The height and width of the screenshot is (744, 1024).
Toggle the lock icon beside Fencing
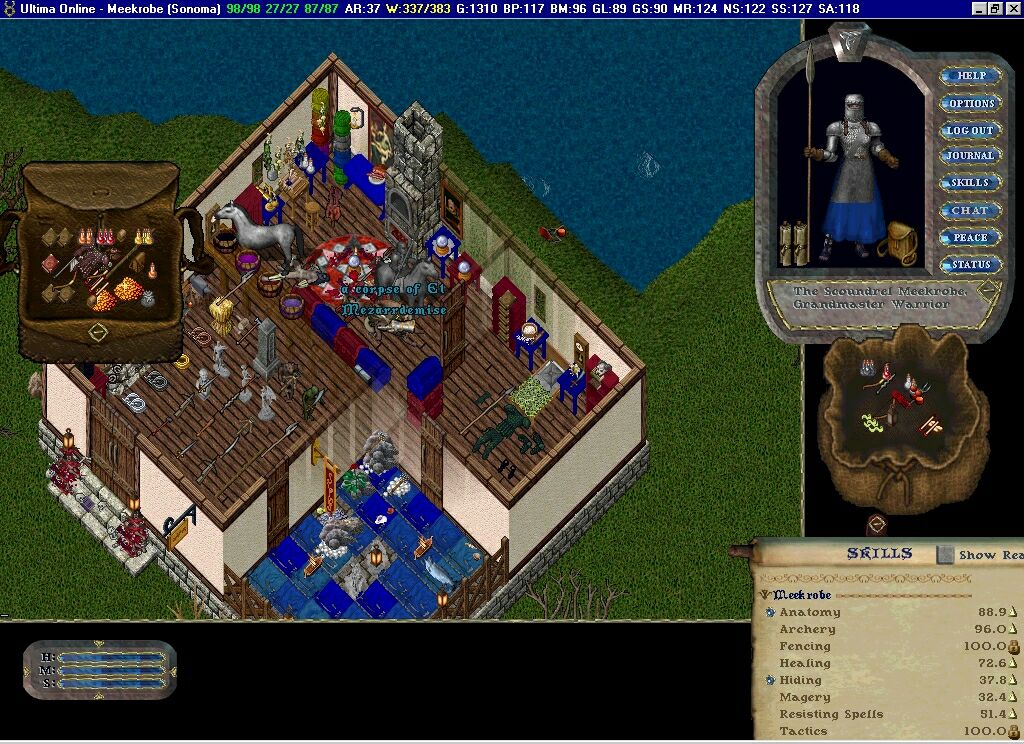pyautogui.click(x=1013, y=647)
